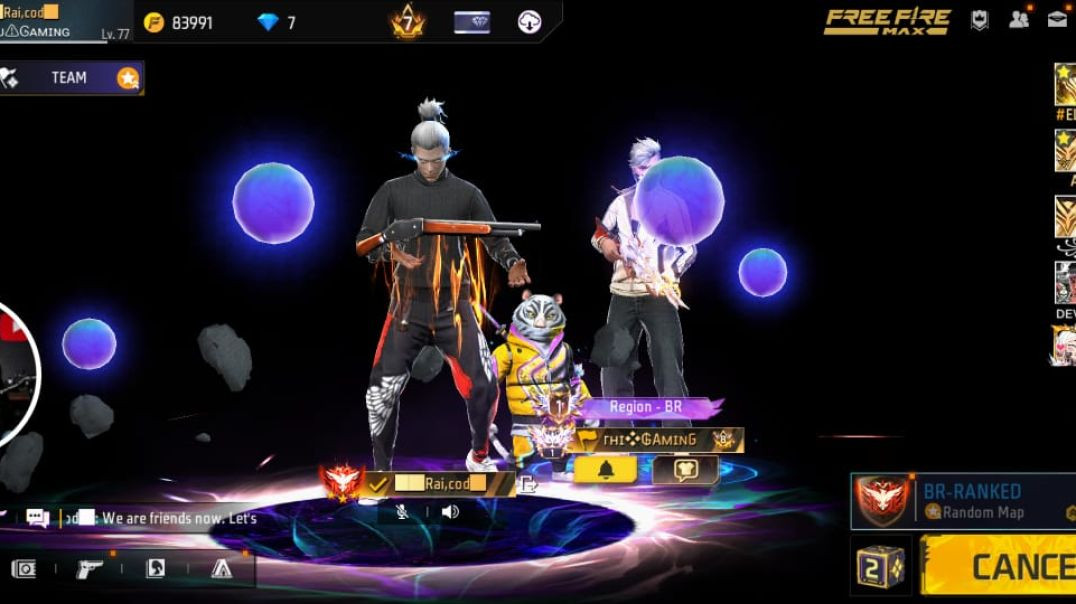The image size is (1076, 604).
Task: Cancel matchmaking with the yellow Cancel button
Action: click(1000, 566)
